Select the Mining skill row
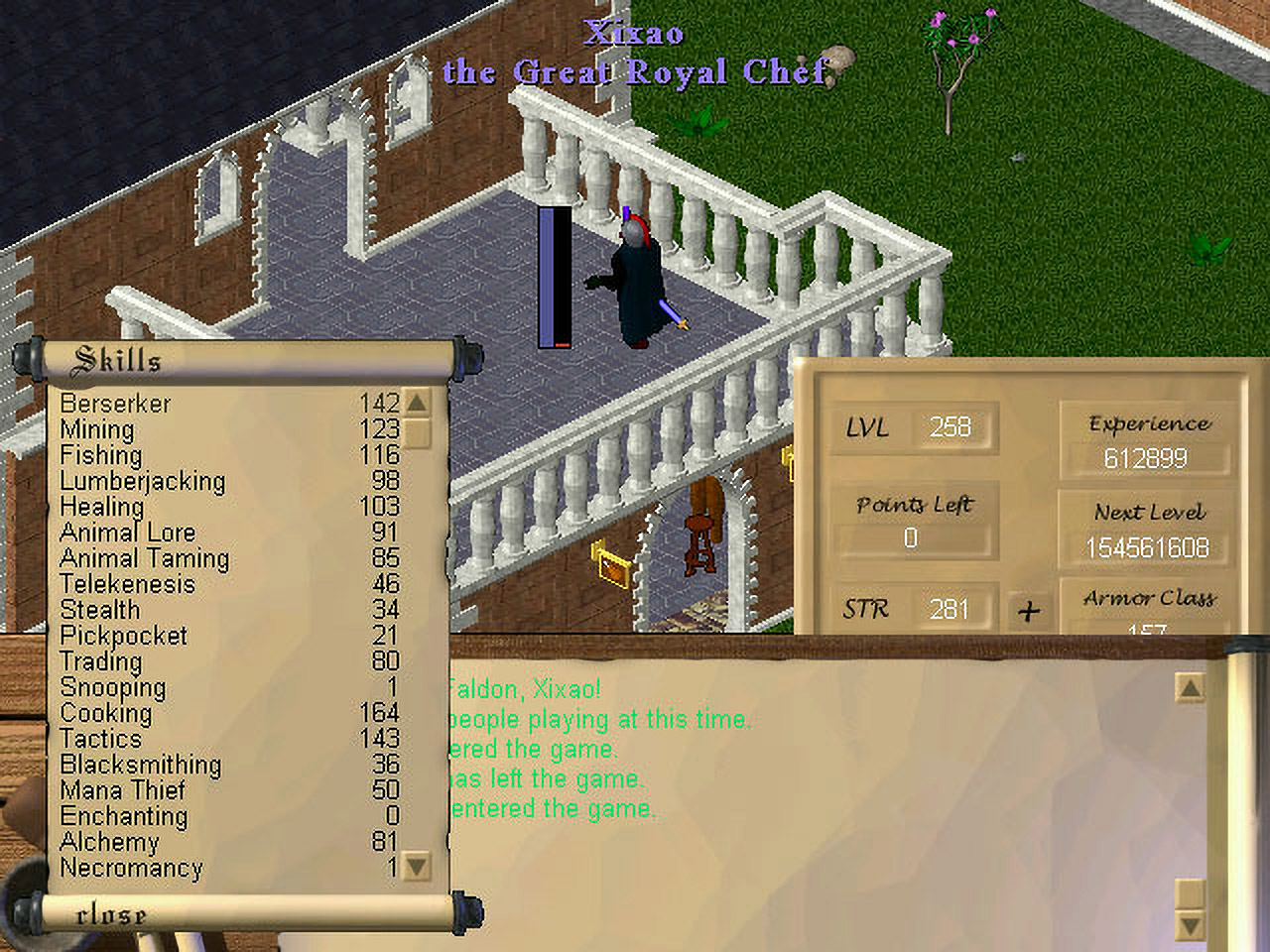The height and width of the screenshot is (952, 1270). click(97, 429)
